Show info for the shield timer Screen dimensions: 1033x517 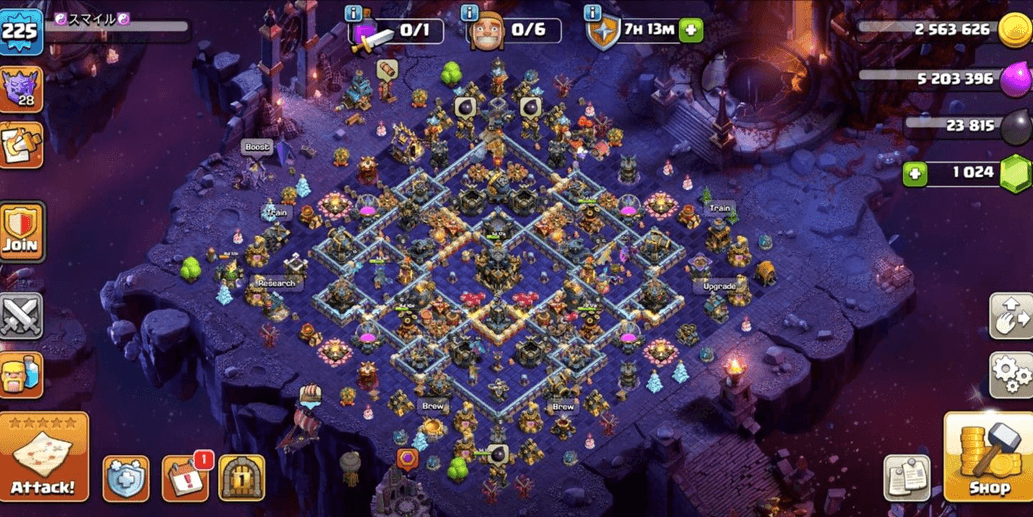[592, 13]
